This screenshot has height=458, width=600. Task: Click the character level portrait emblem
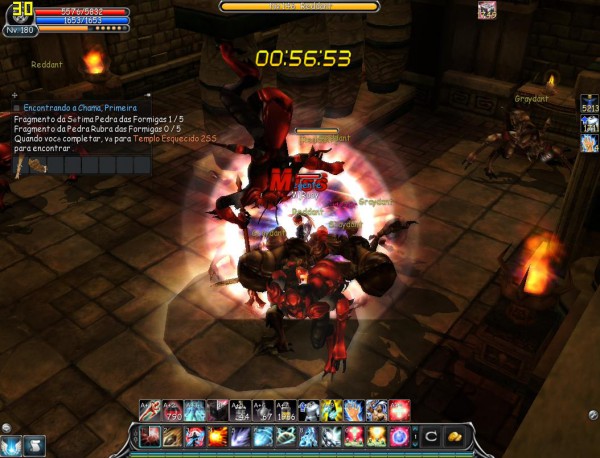[19, 17]
